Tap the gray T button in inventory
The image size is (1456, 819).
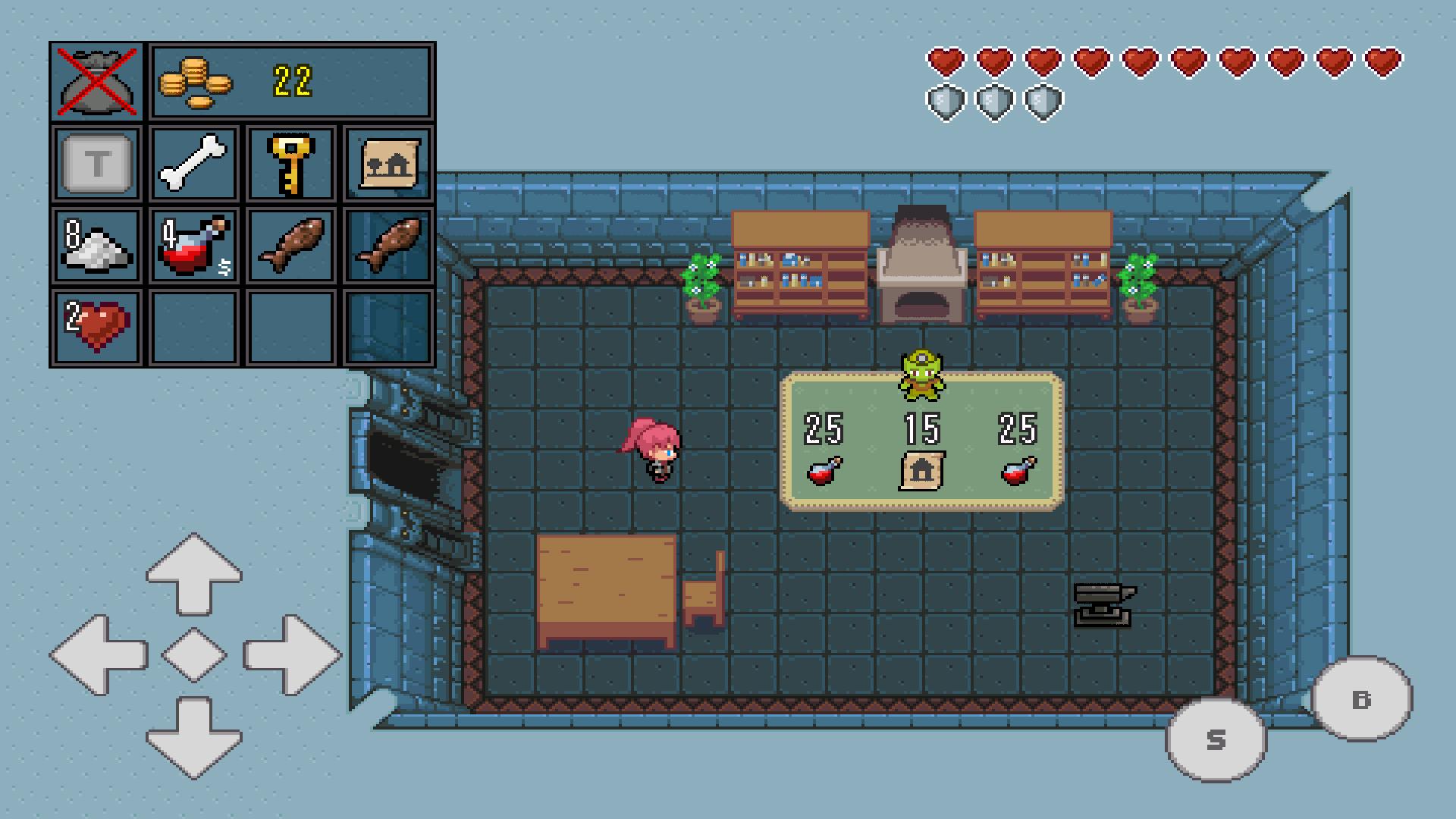pyautogui.click(x=97, y=163)
